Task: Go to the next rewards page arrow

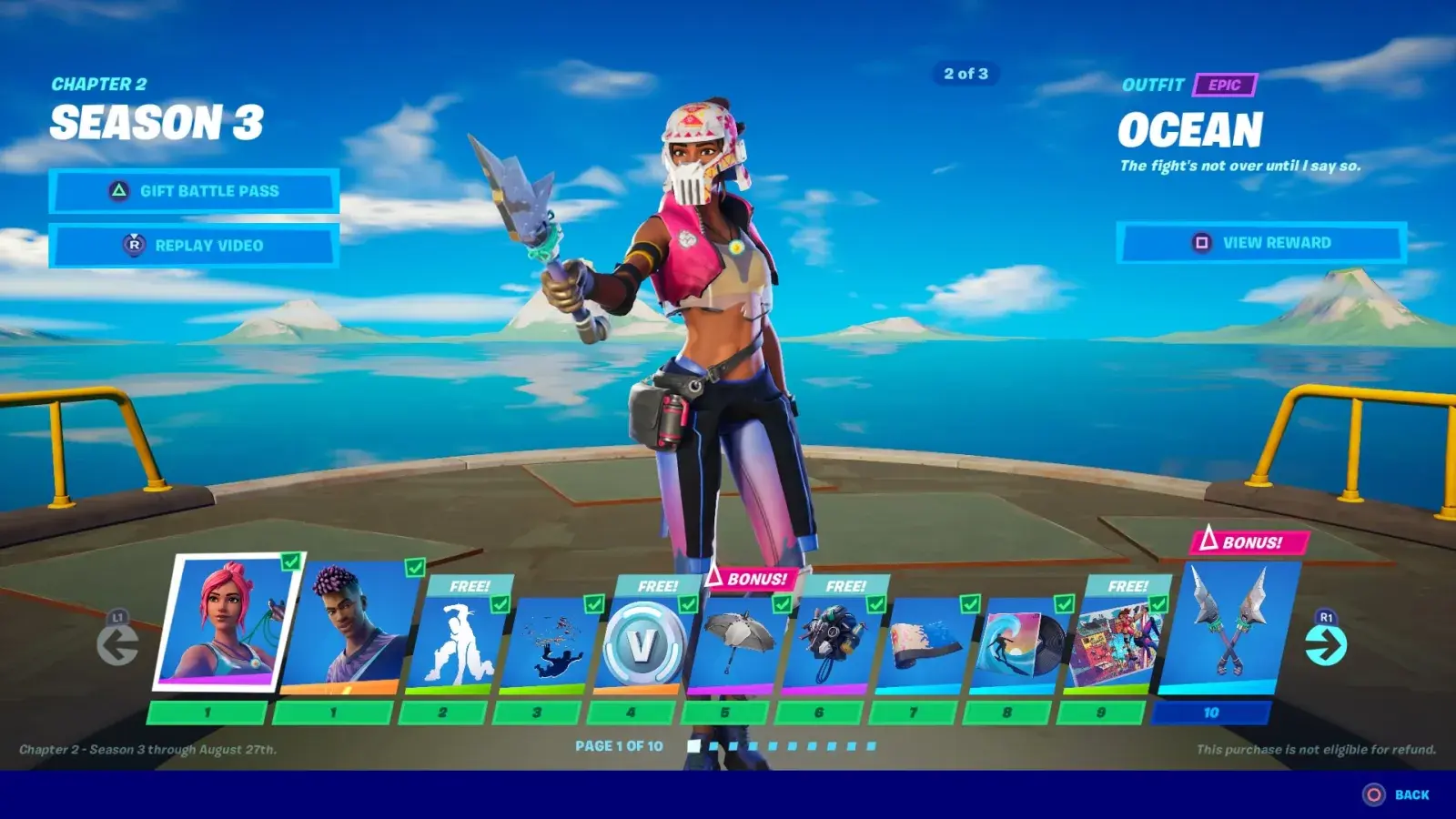Action: (1325, 644)
